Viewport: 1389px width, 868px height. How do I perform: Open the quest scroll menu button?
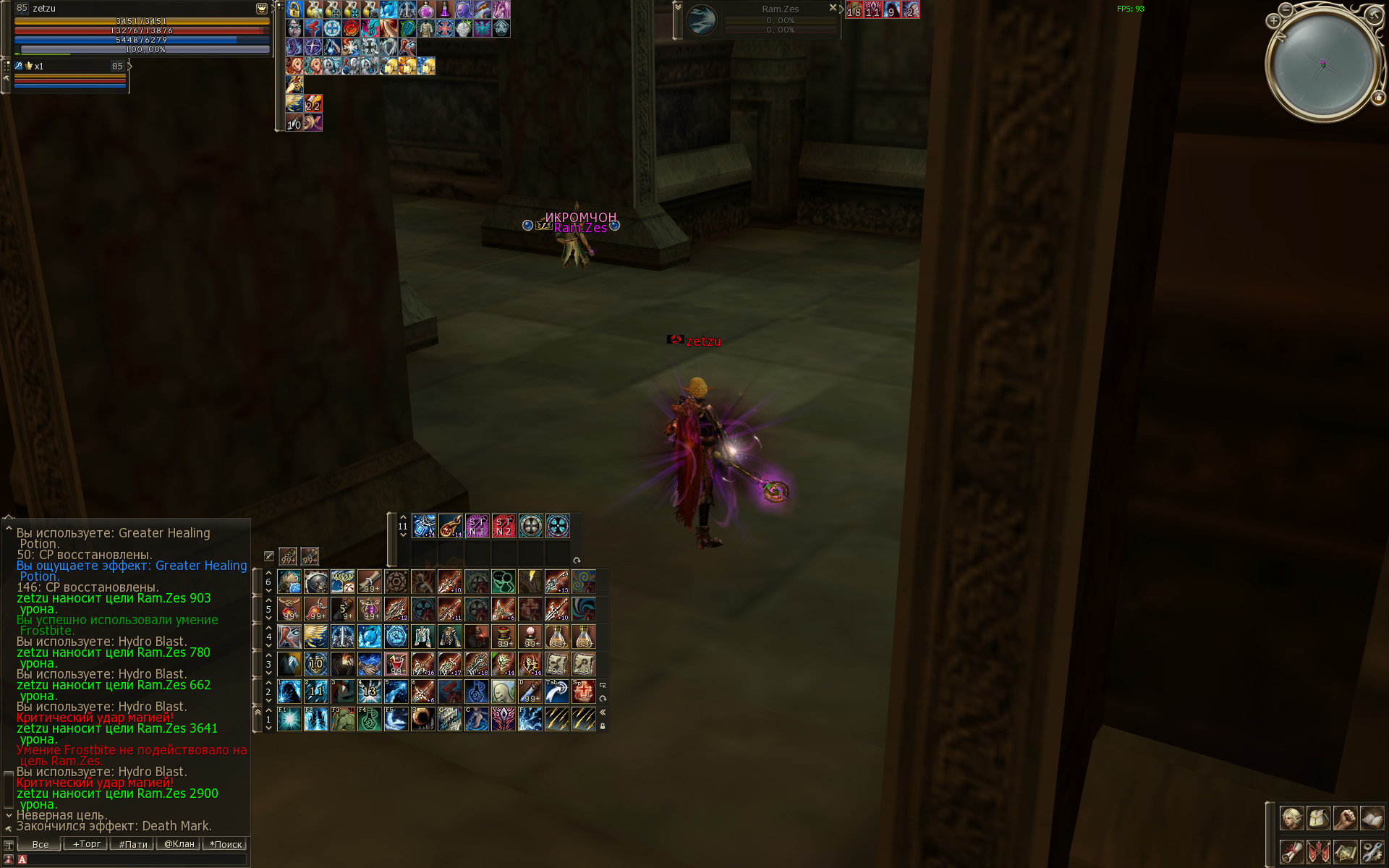tap(1291, 851)
